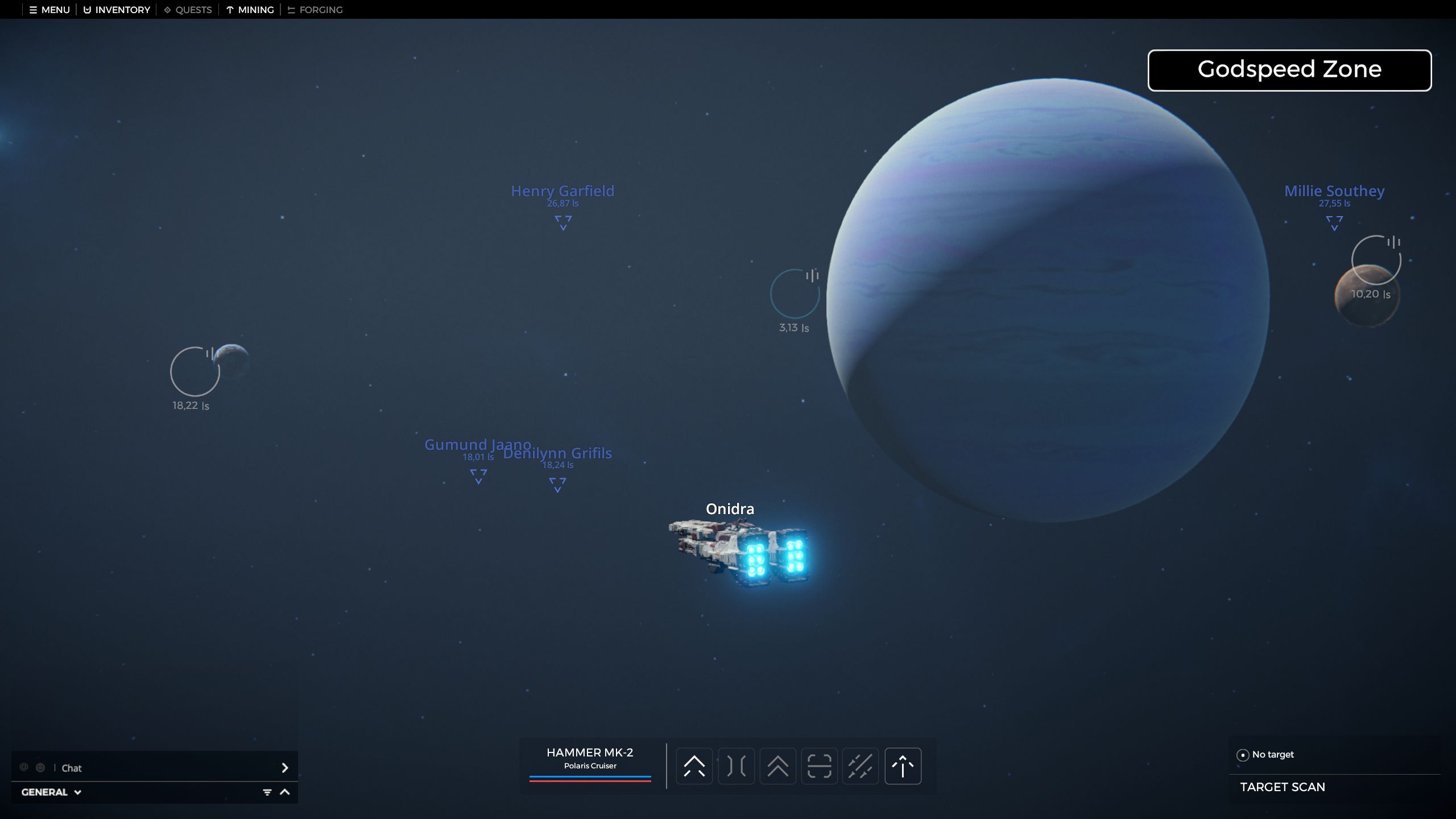1456x819 pixels.
Task: Activate the double-chevron cruise icon
Action: click(x=779, y=766)
